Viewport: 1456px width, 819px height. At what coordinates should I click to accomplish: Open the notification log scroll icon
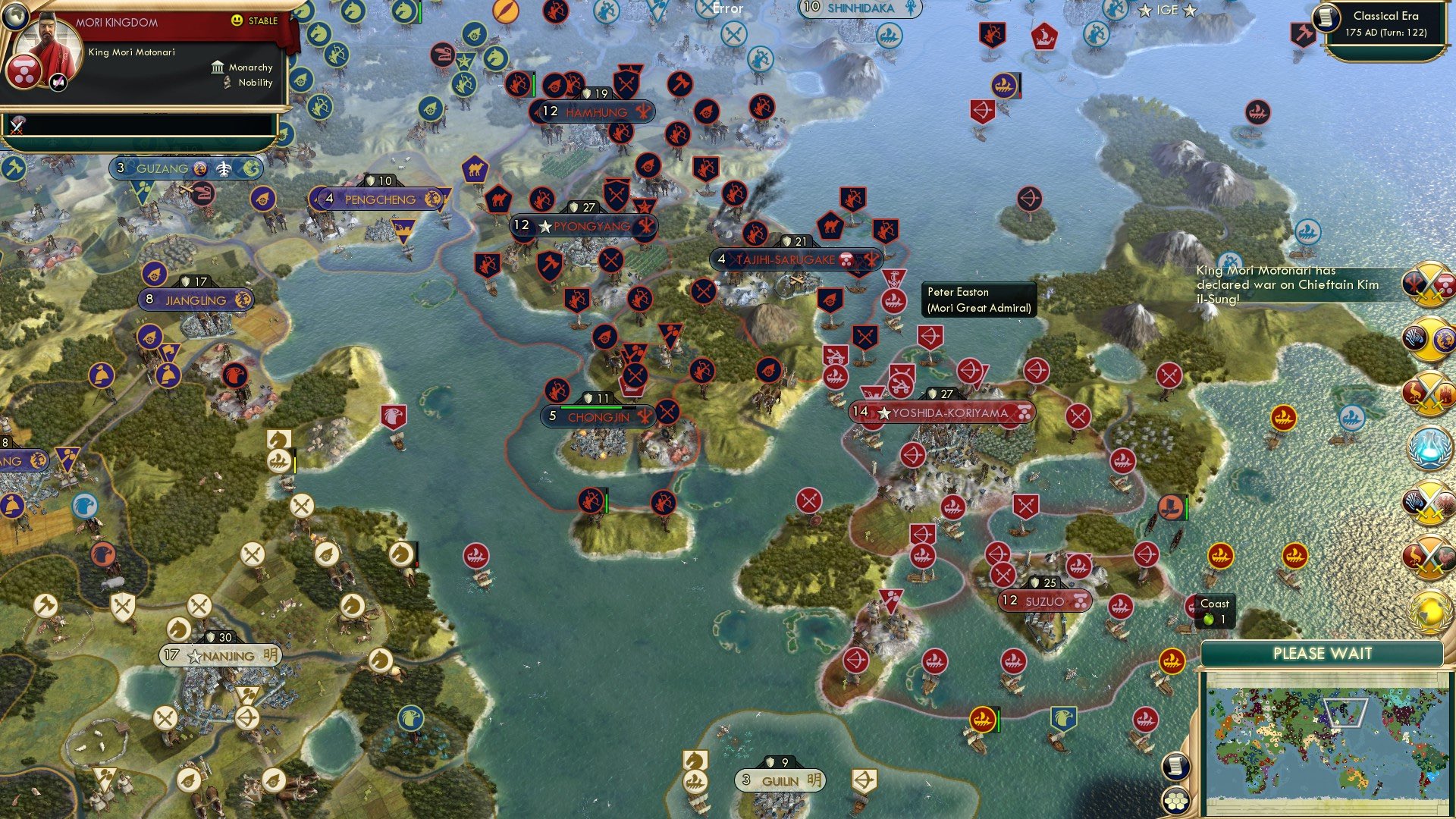pyautogui.click(x=1175, y=766)
